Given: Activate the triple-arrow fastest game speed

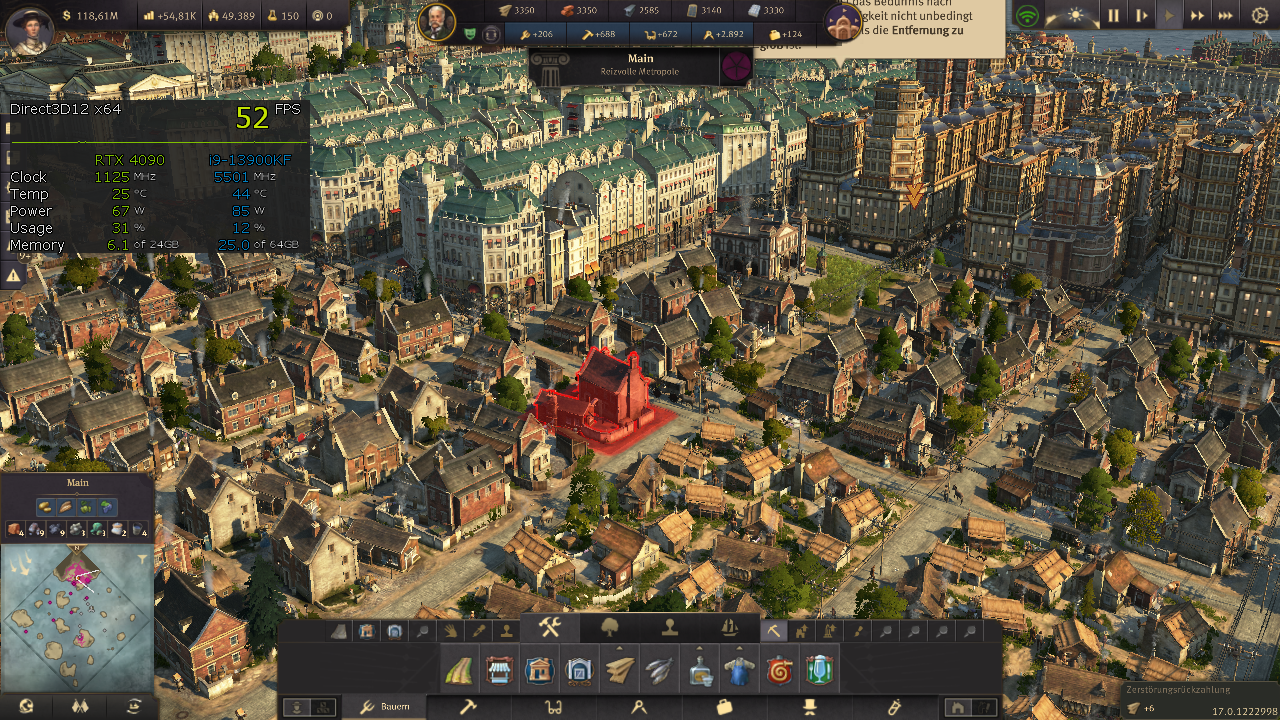Looking at the screenshot, I should click(x=1225, y=15).
